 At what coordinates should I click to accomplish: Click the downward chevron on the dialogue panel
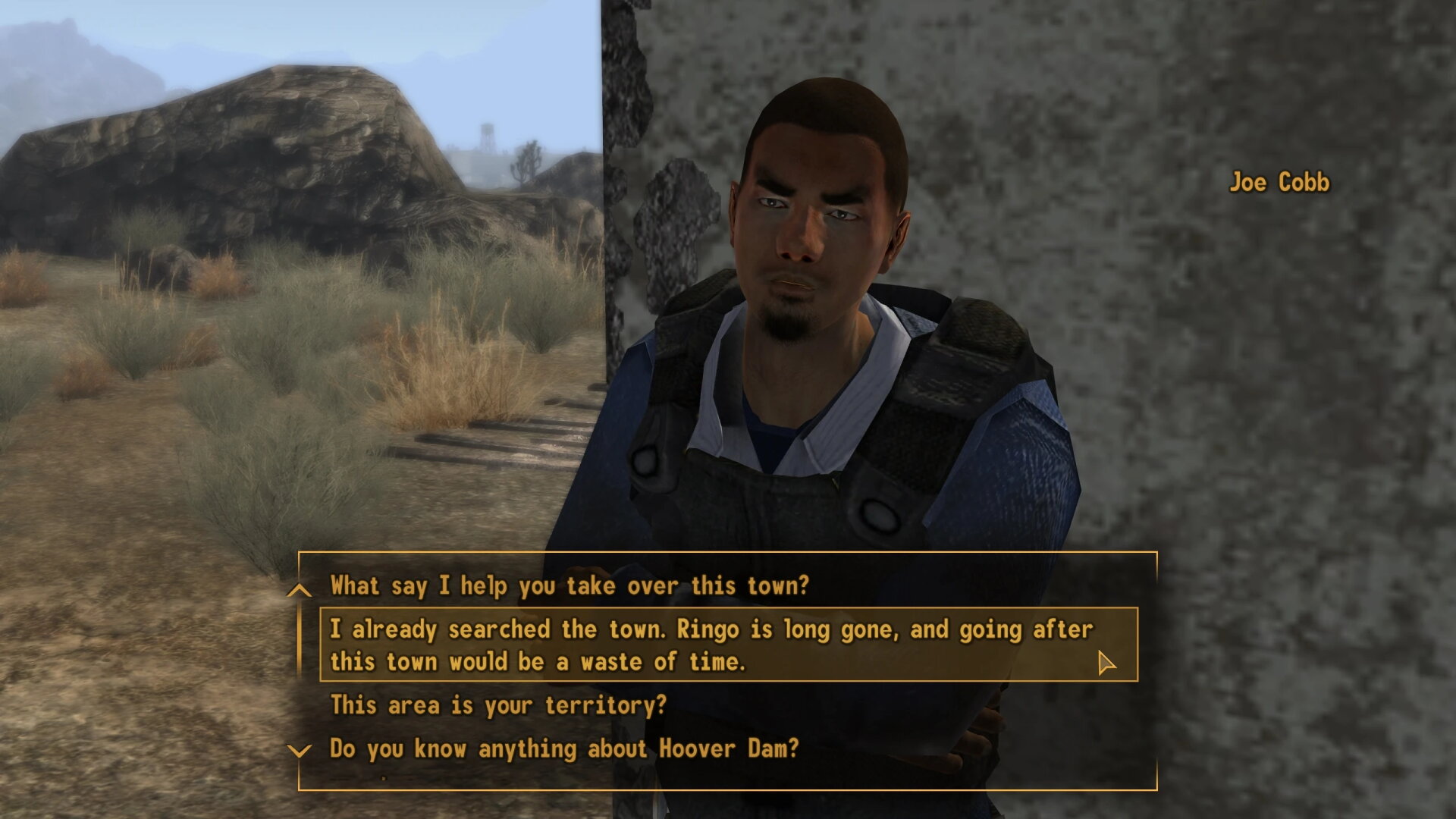tap(299, 751)
